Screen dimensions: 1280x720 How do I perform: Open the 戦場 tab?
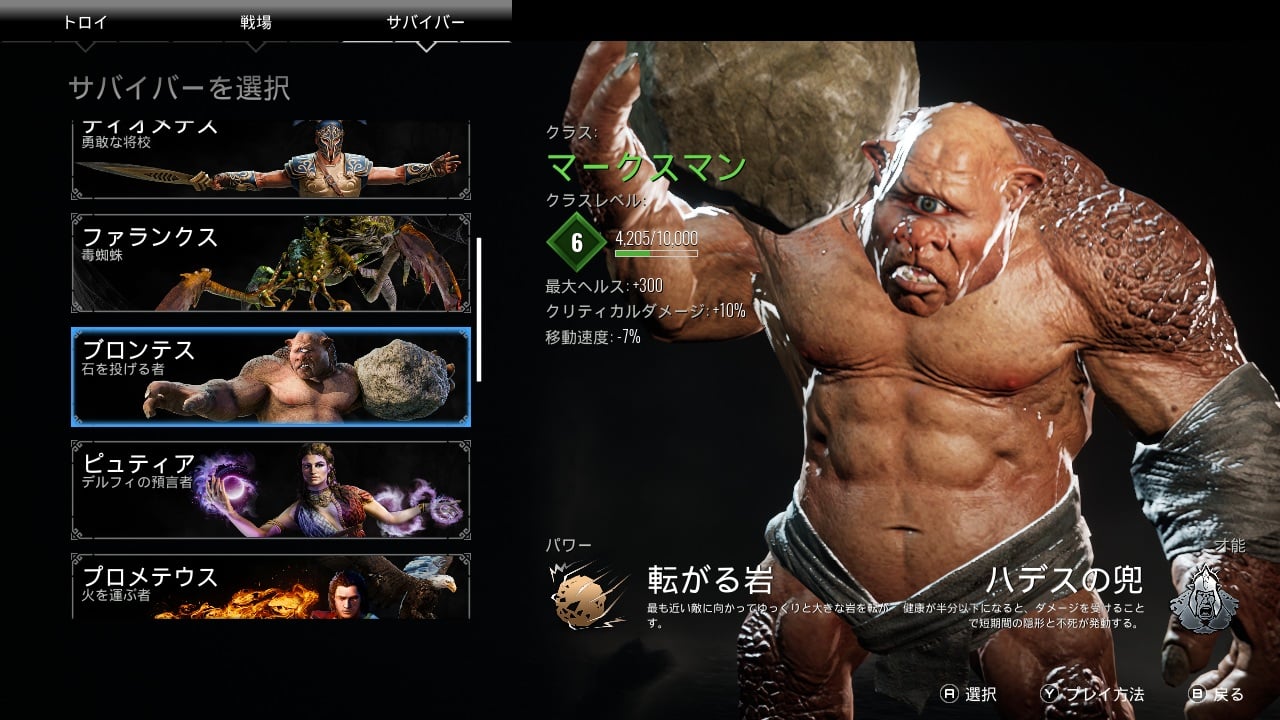coord(256,22)
